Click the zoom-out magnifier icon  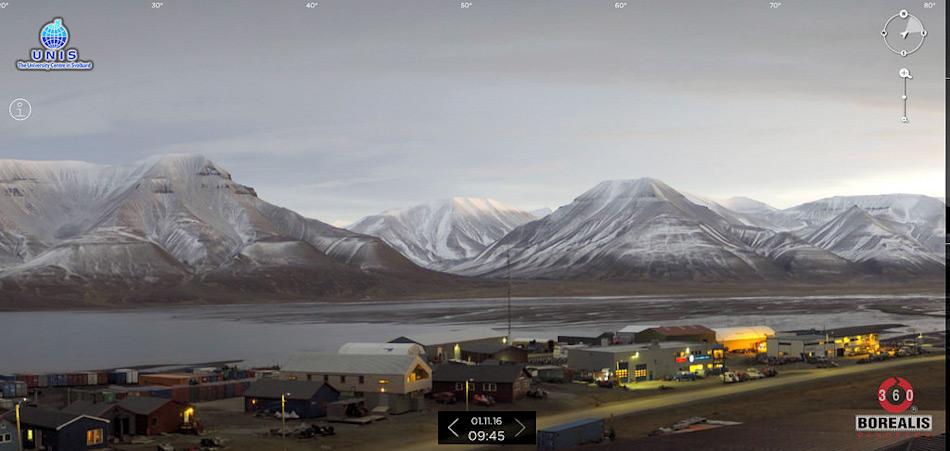905,120
